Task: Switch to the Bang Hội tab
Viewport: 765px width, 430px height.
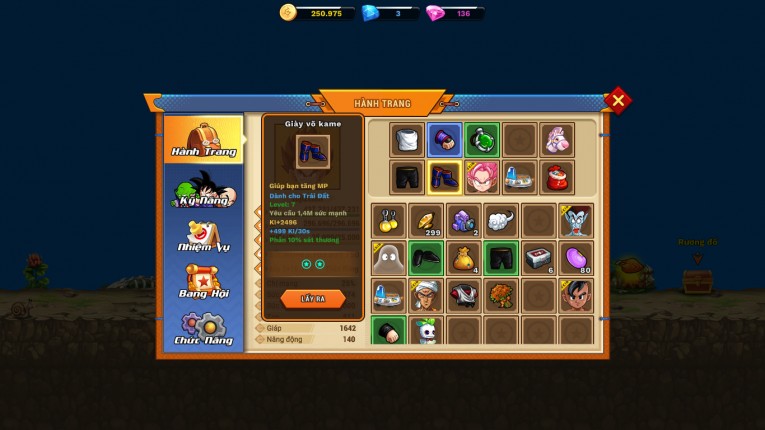Action: 204,282
